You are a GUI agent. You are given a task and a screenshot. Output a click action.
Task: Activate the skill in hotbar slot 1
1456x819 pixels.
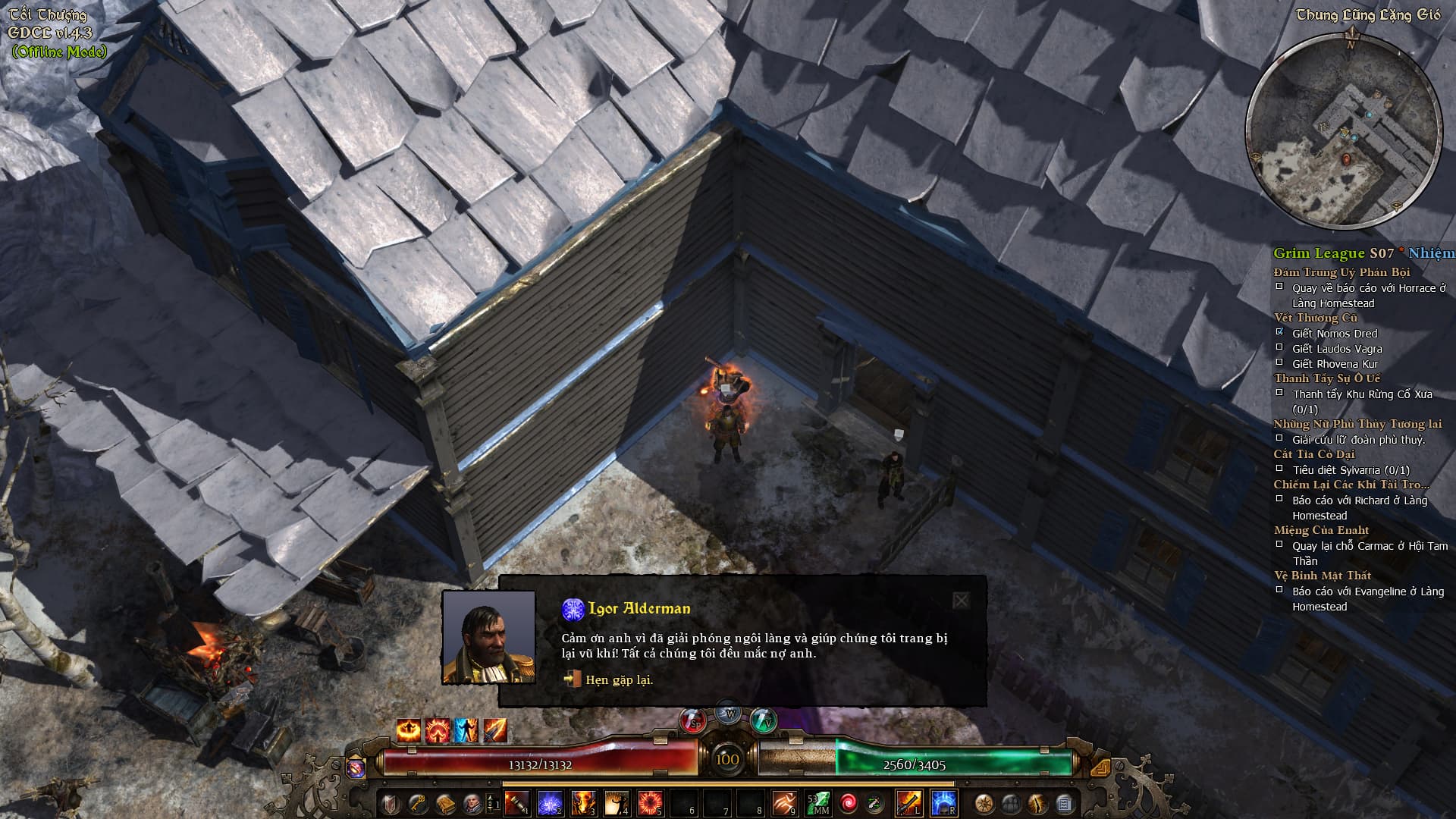516,803
